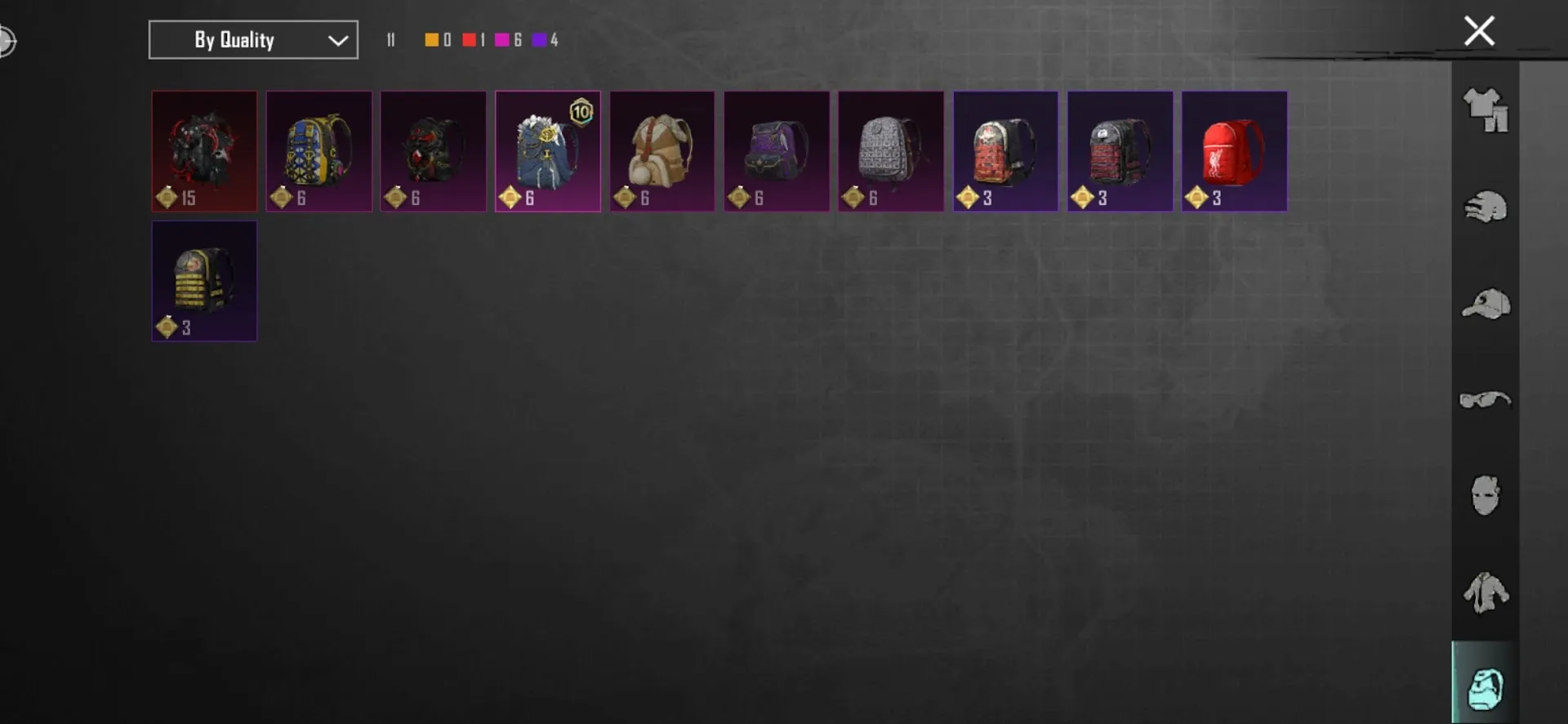Click the total item count of 11
Screen dimensions: 1568x724
390,38
